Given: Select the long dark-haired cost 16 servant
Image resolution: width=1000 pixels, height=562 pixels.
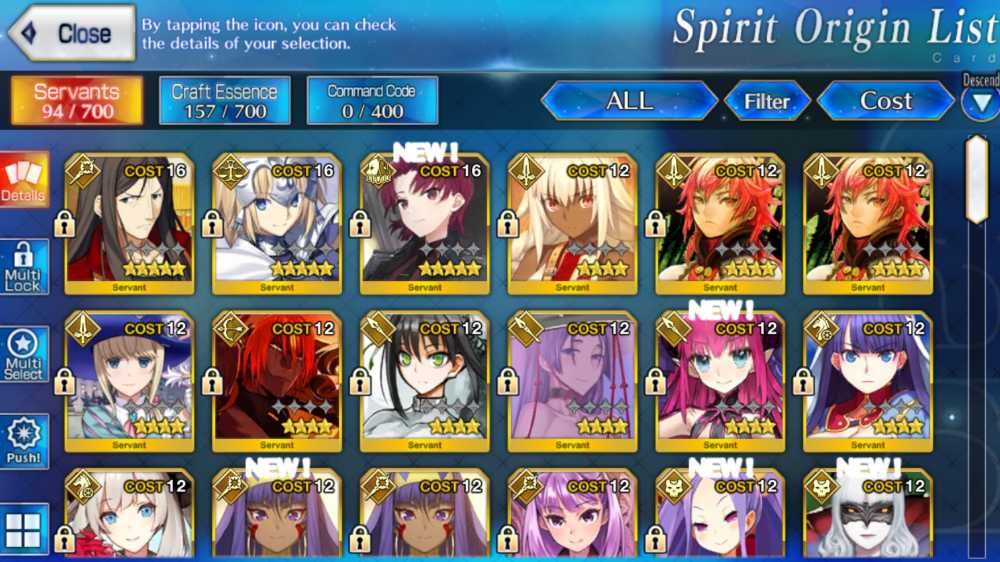Looking at the screenshot, I should click(x=129, y=224).
